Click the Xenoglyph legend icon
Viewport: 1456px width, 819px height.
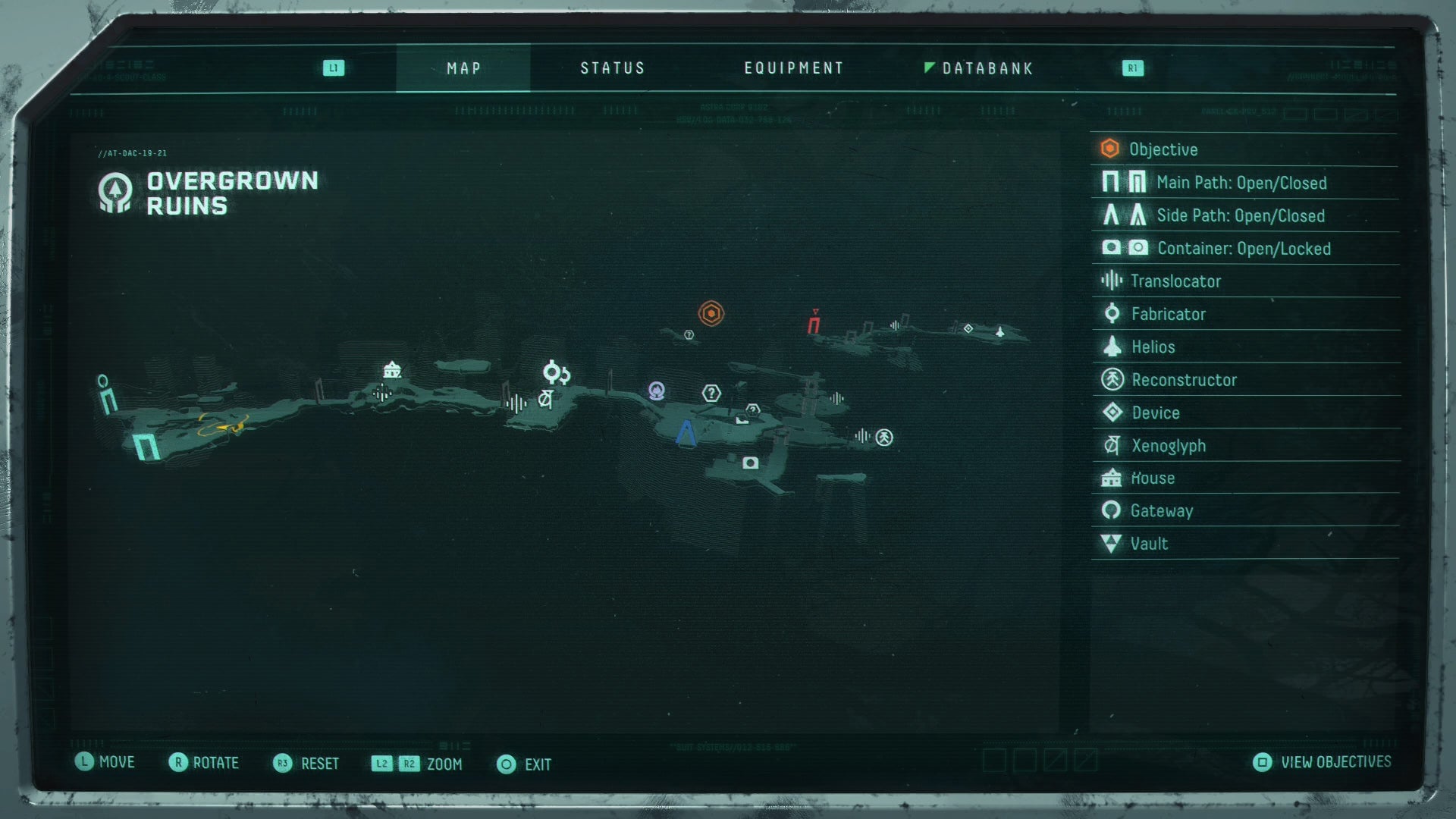[x=1112, y=446]
